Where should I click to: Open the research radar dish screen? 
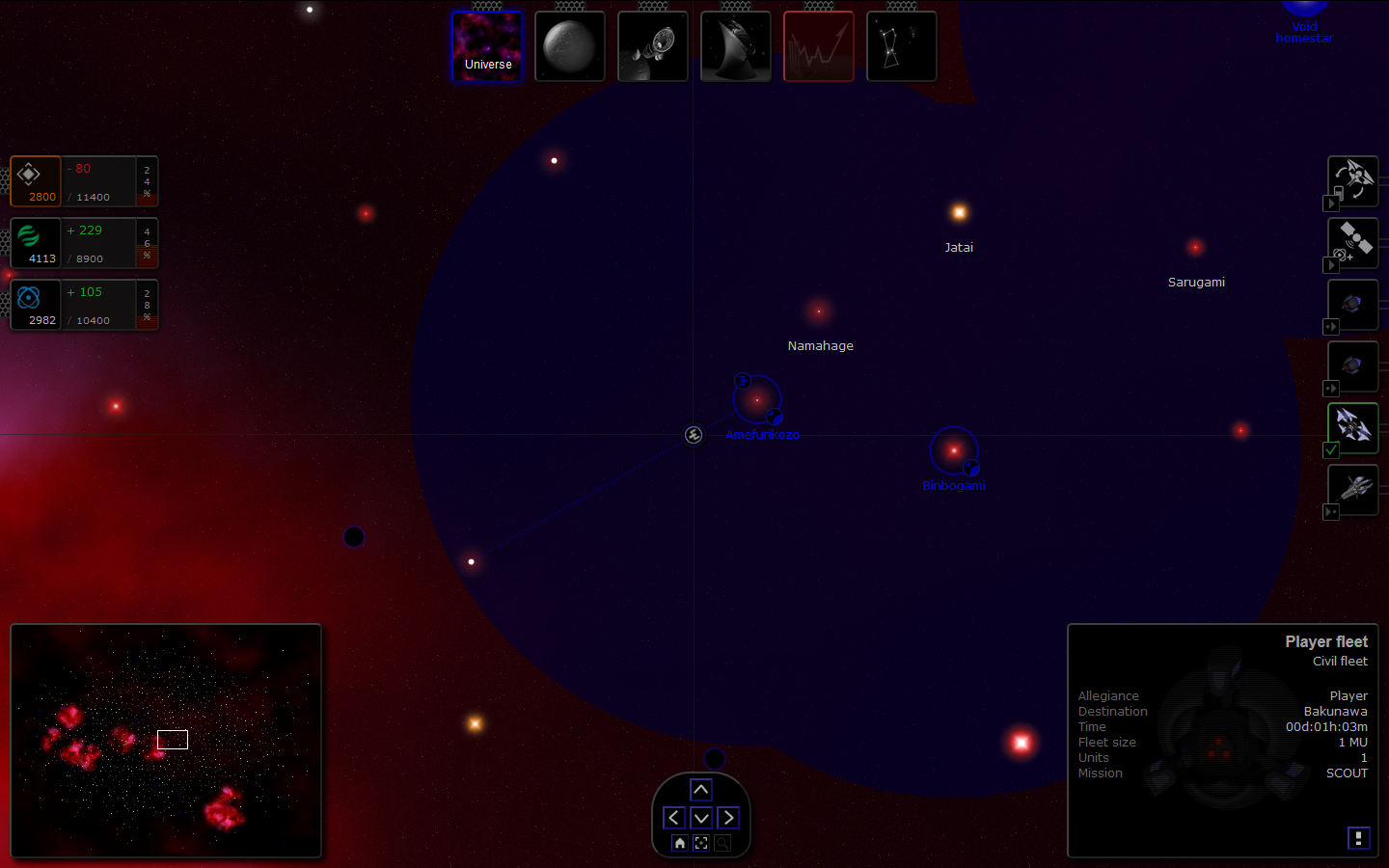point(736,45)
